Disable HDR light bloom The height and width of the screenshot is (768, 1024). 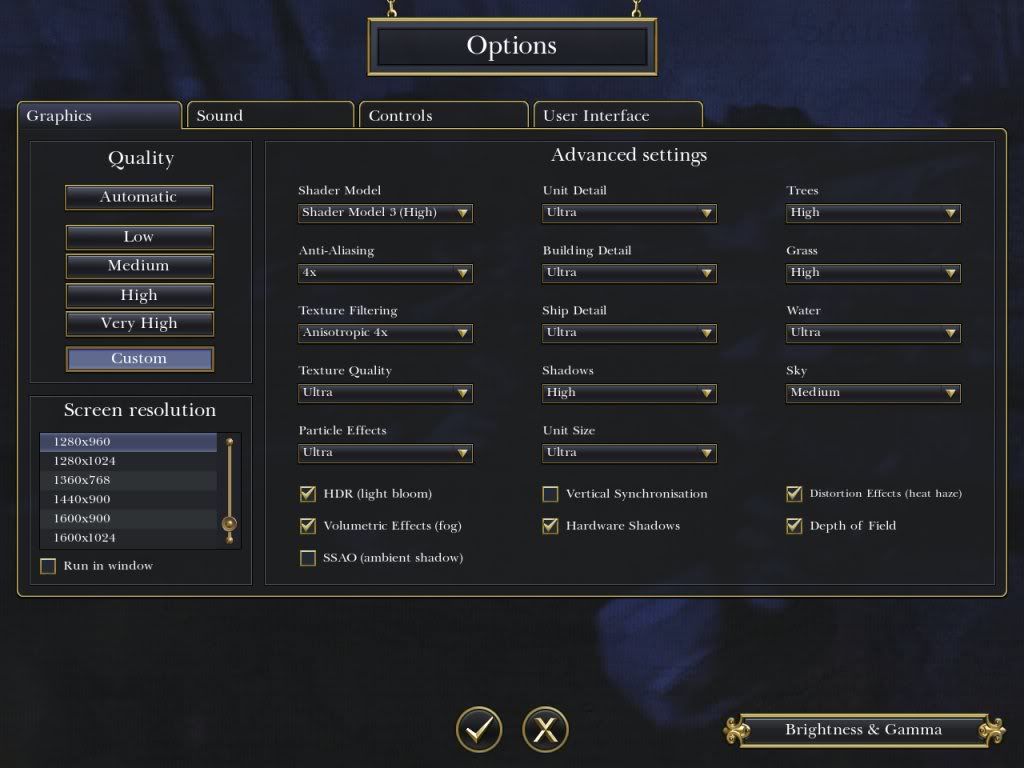(308, 494)
